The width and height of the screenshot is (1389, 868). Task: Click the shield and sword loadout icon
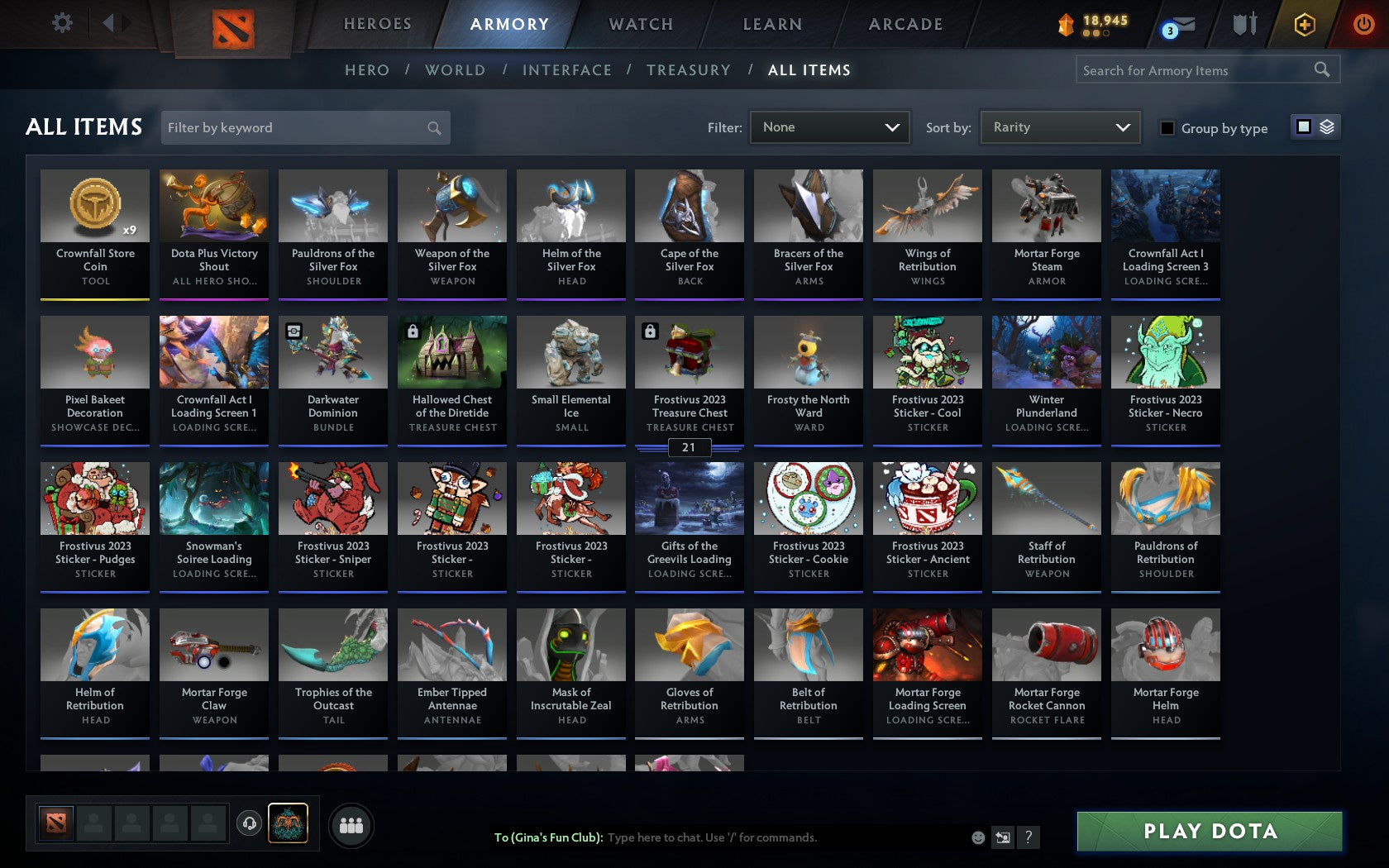tap(1243, 24)
